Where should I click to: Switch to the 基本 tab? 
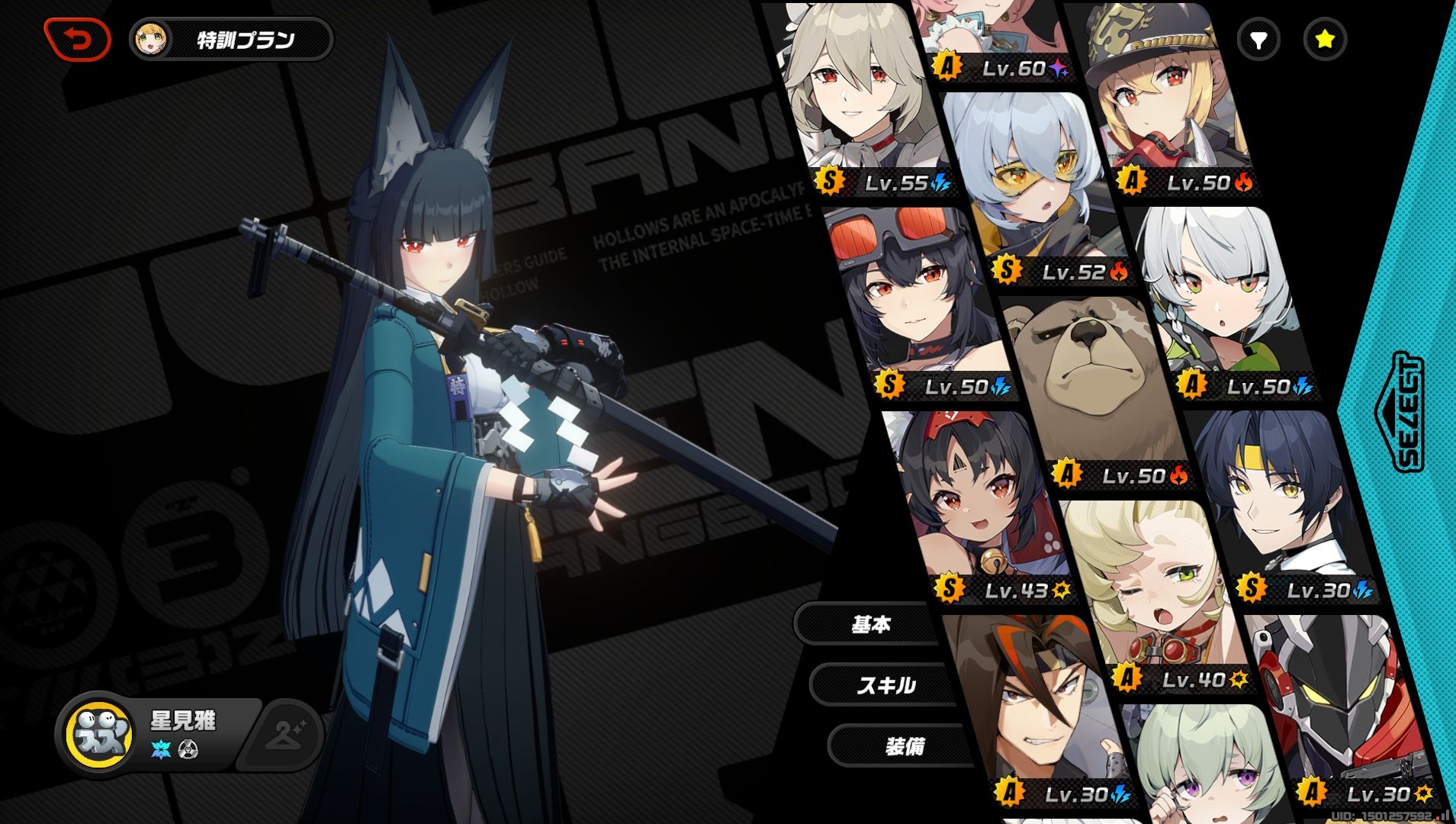(870, 625)
